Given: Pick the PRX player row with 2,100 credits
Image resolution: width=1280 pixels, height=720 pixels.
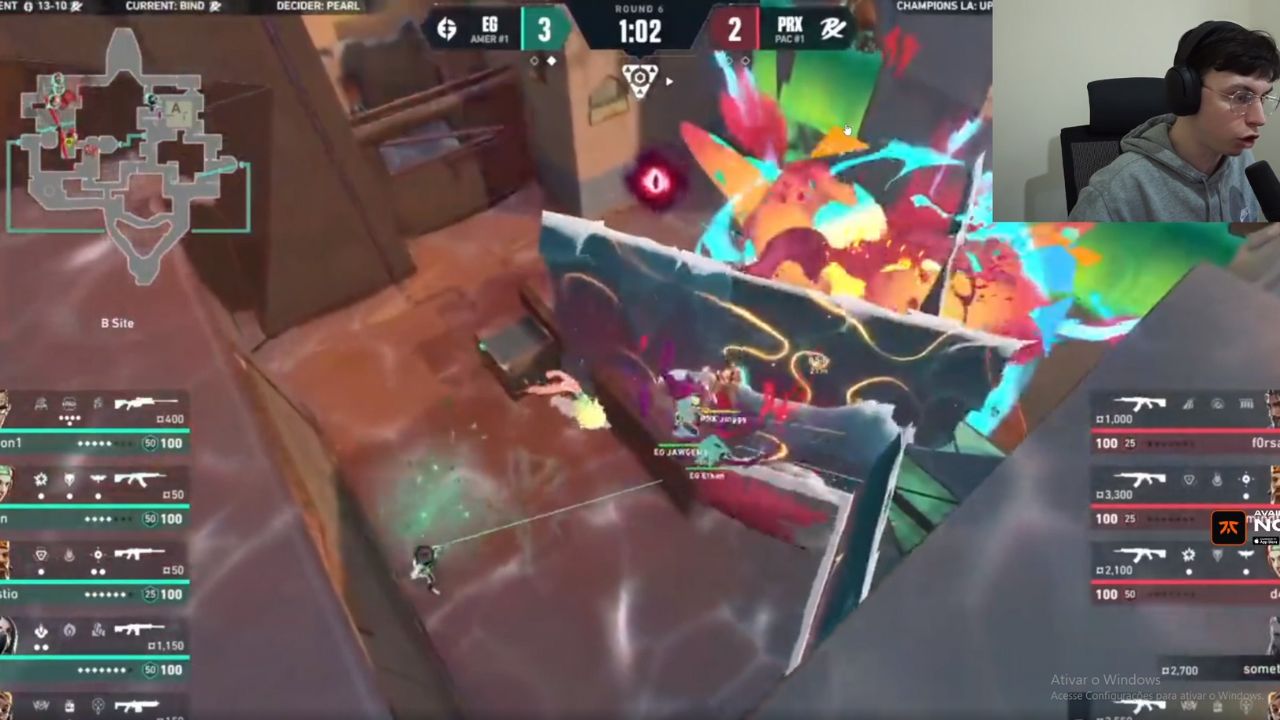Looking at the screenshot, I should pyautogui.click(x=1185, y=574).
